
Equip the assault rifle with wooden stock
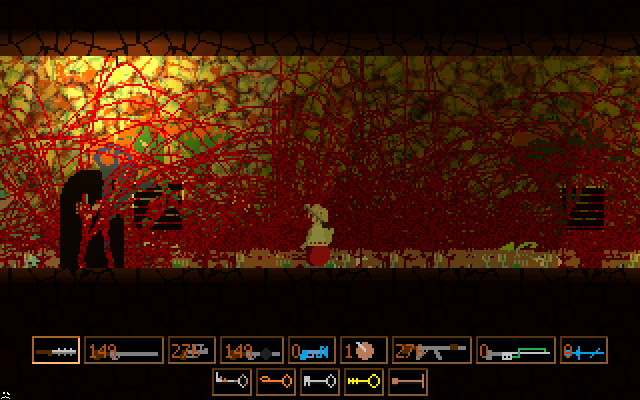coord(431,350)
